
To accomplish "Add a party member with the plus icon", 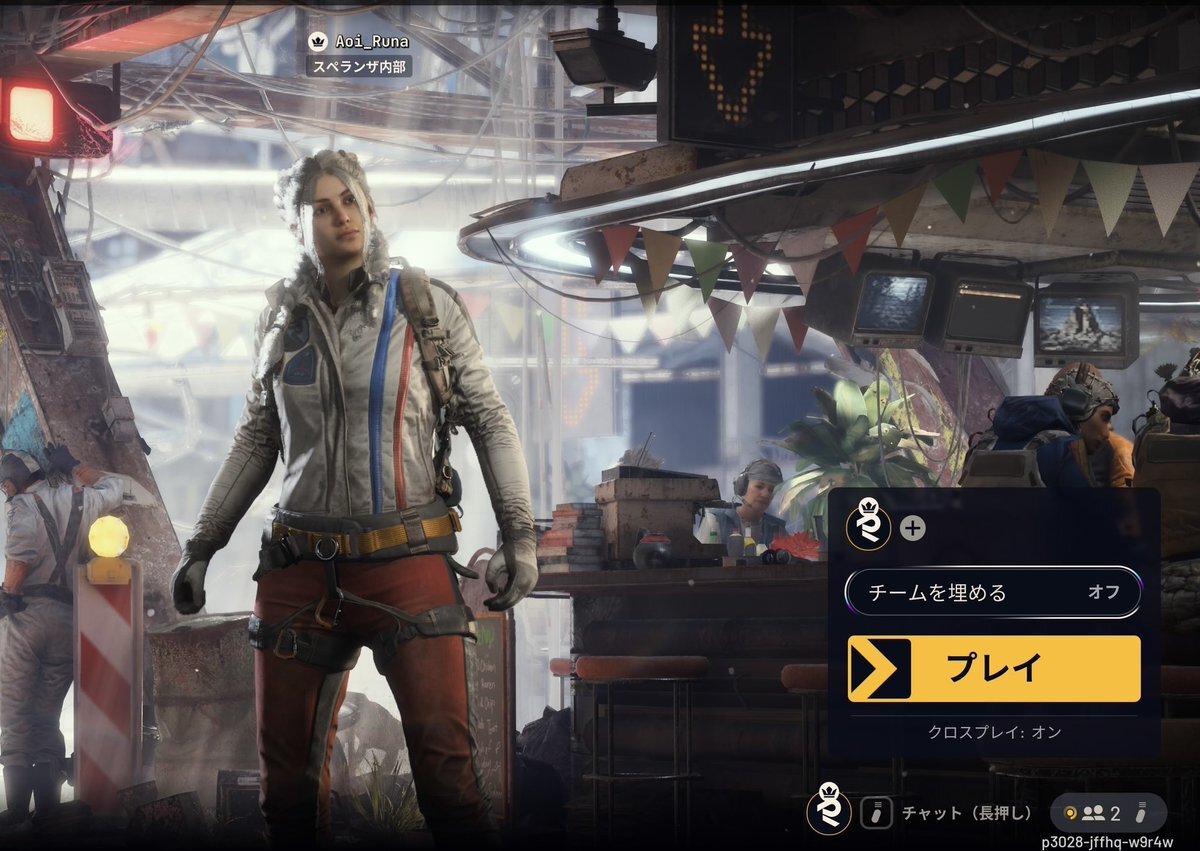I will [x=912, y=528].
